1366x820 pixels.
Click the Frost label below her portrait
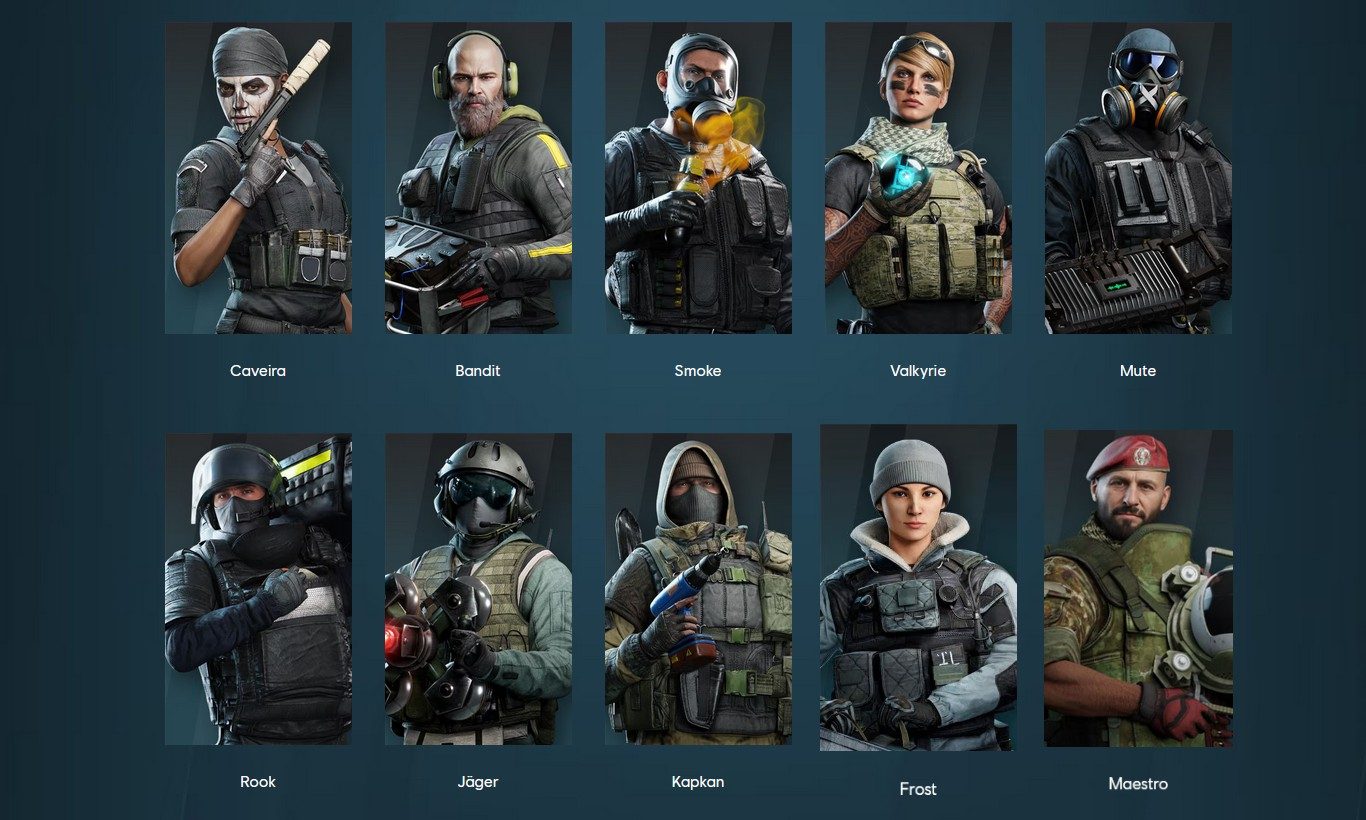(918, 788)
